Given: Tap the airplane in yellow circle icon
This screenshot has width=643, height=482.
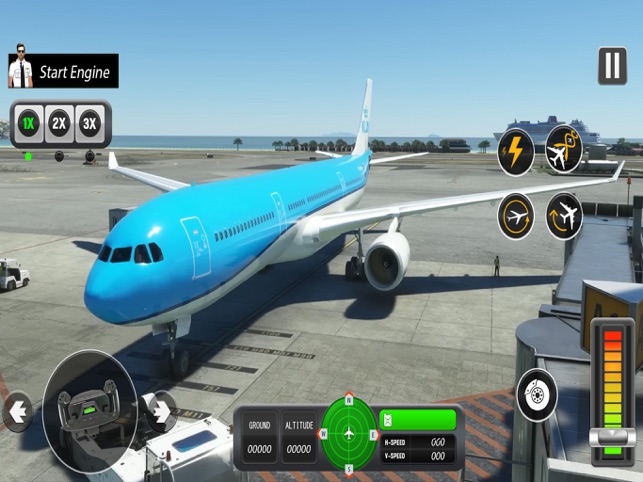Looking at the screenshot, I should pyautogui.click(x=516, y=215).
